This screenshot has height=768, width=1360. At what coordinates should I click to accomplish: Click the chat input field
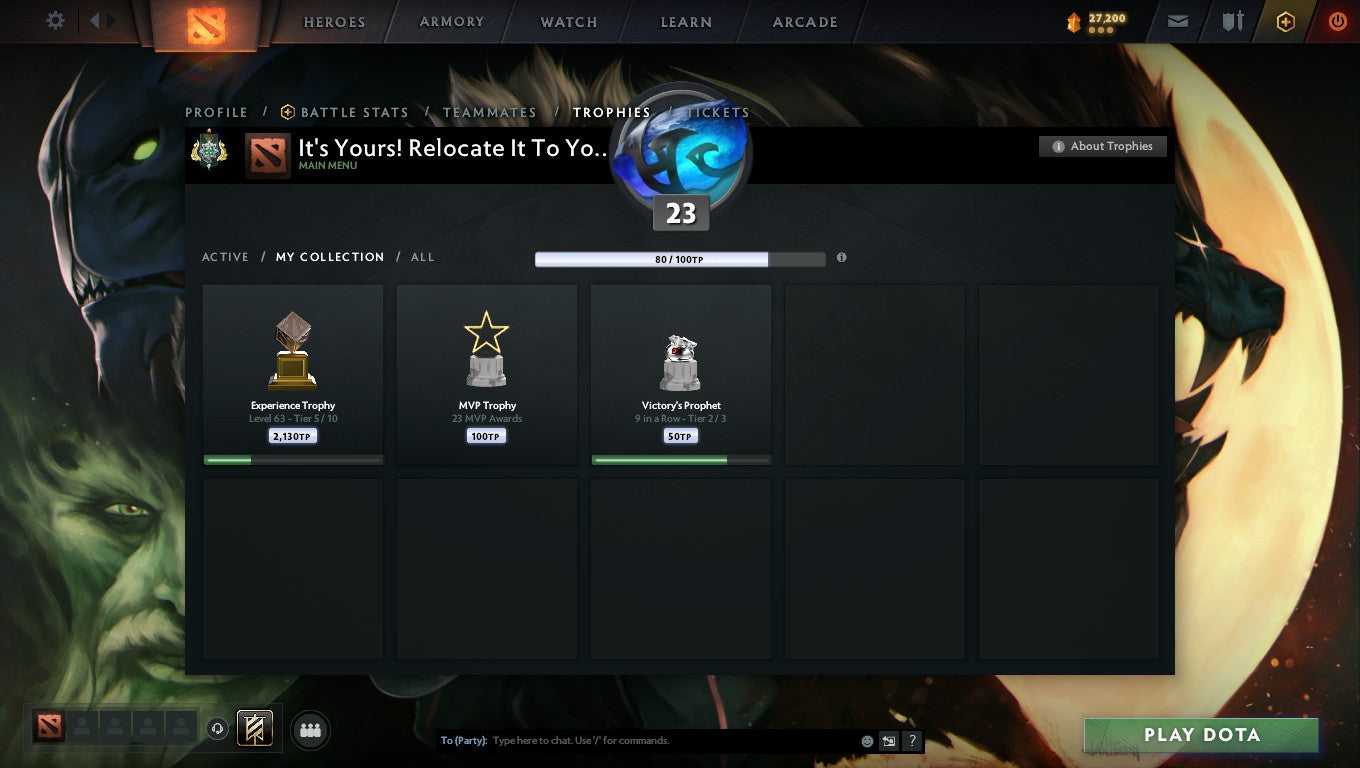pyautogui.click(x=650, y=740)
